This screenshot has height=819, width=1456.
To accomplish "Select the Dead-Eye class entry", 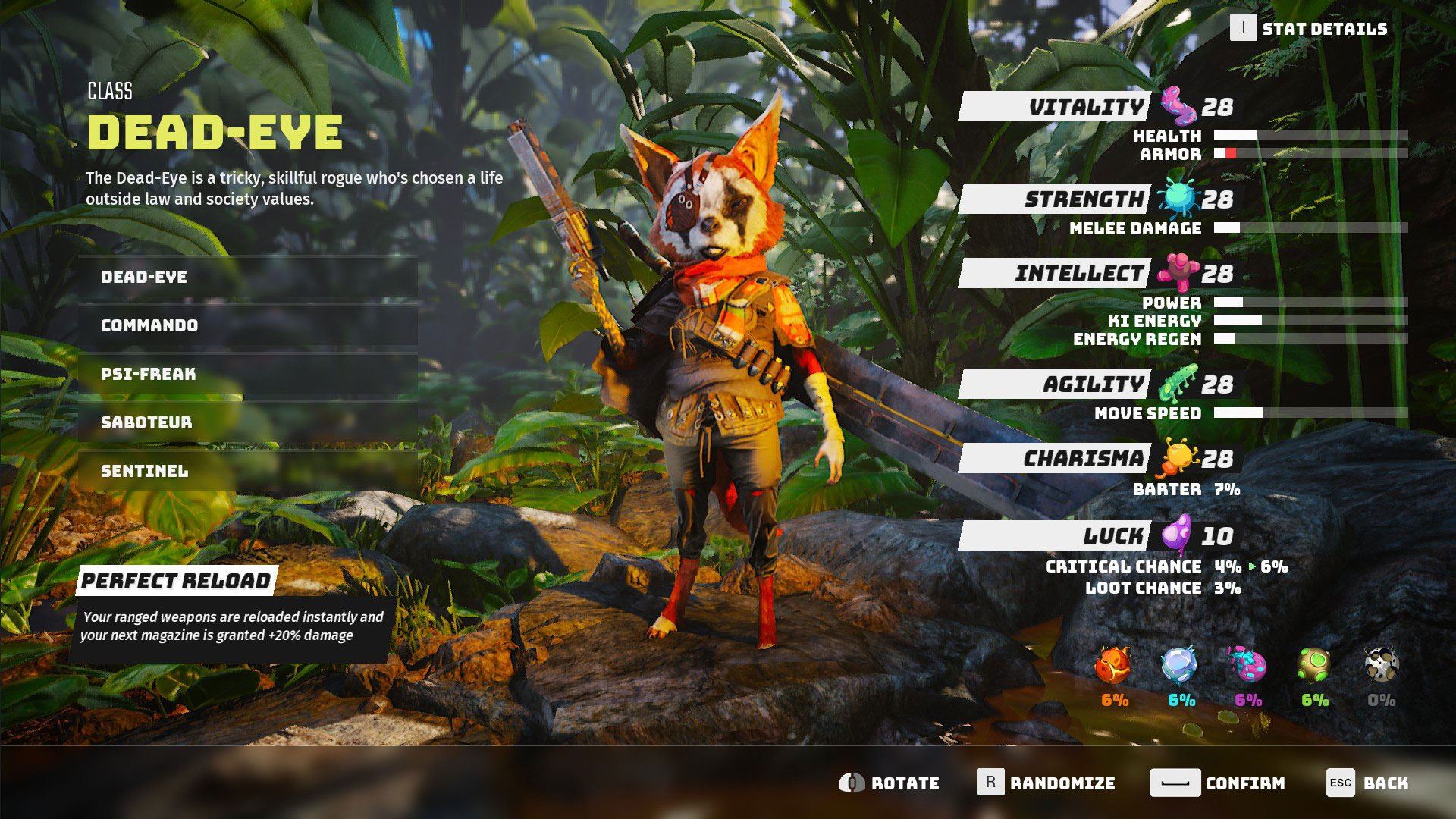I will coord(247,277).
